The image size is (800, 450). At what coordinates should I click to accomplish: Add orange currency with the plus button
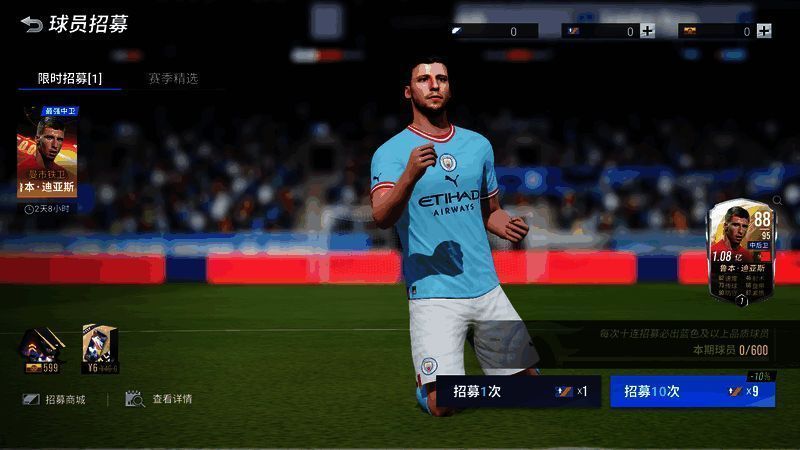(763, 31)
